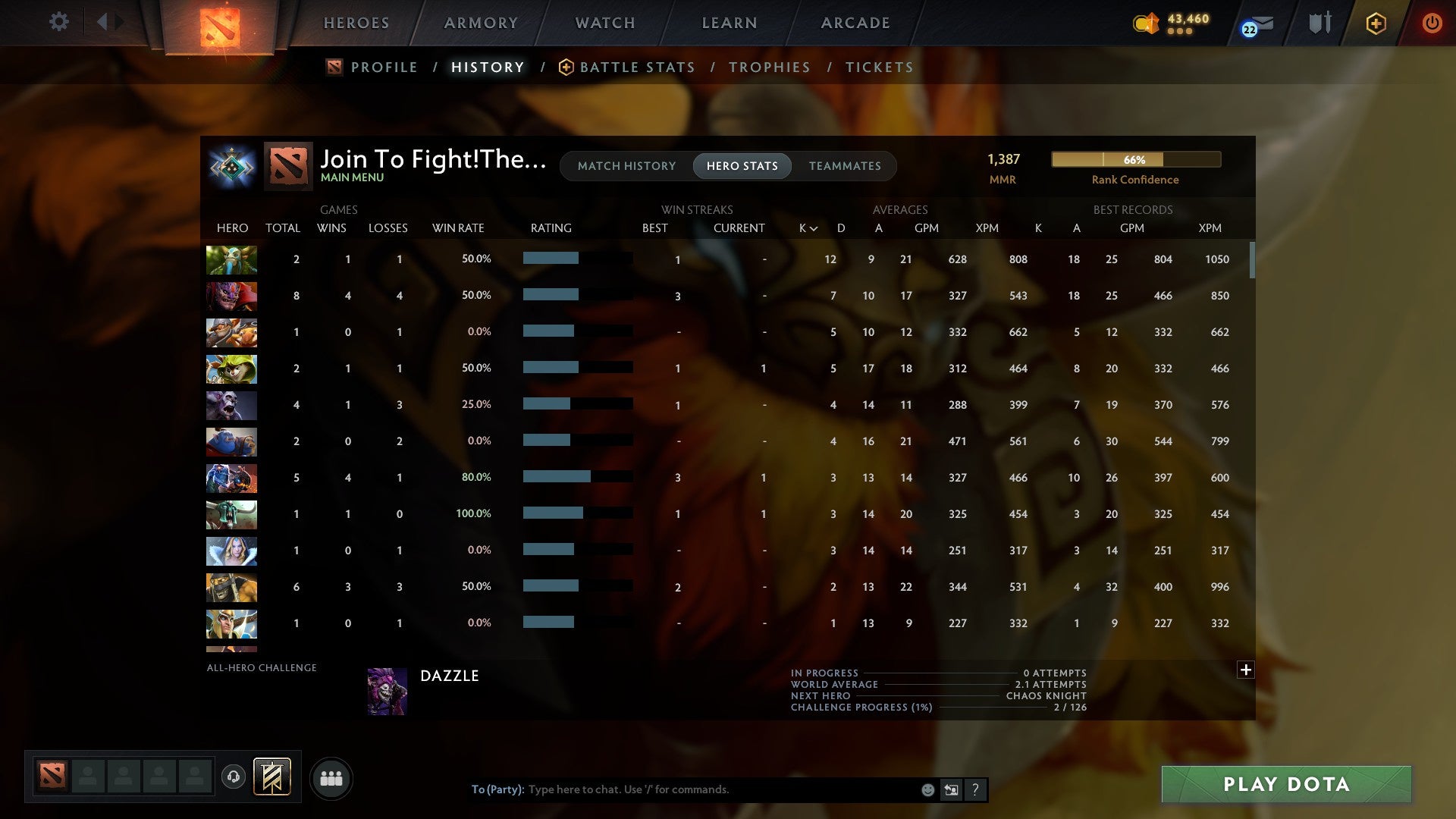This screenshot has height=819, width=1456.
Task: Switch to the TEAMMATES tab
Action: 845,166
